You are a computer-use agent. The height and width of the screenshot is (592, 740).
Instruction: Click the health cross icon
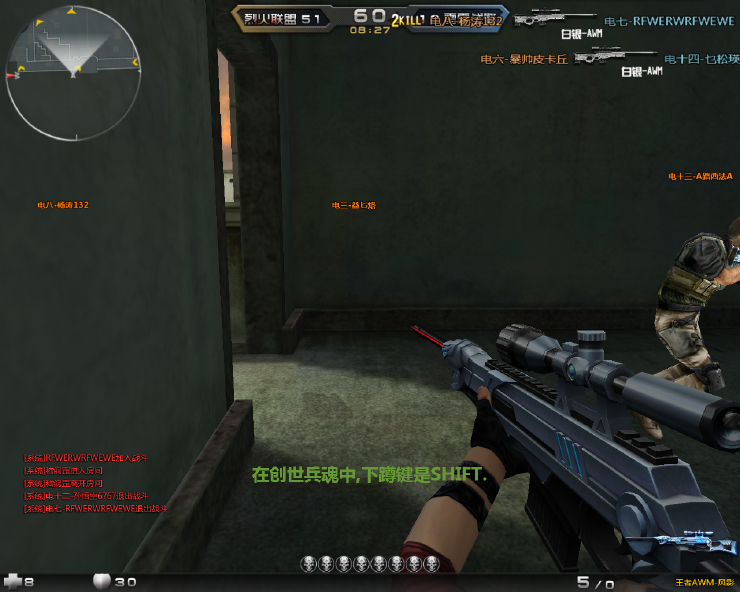point(13,580)
